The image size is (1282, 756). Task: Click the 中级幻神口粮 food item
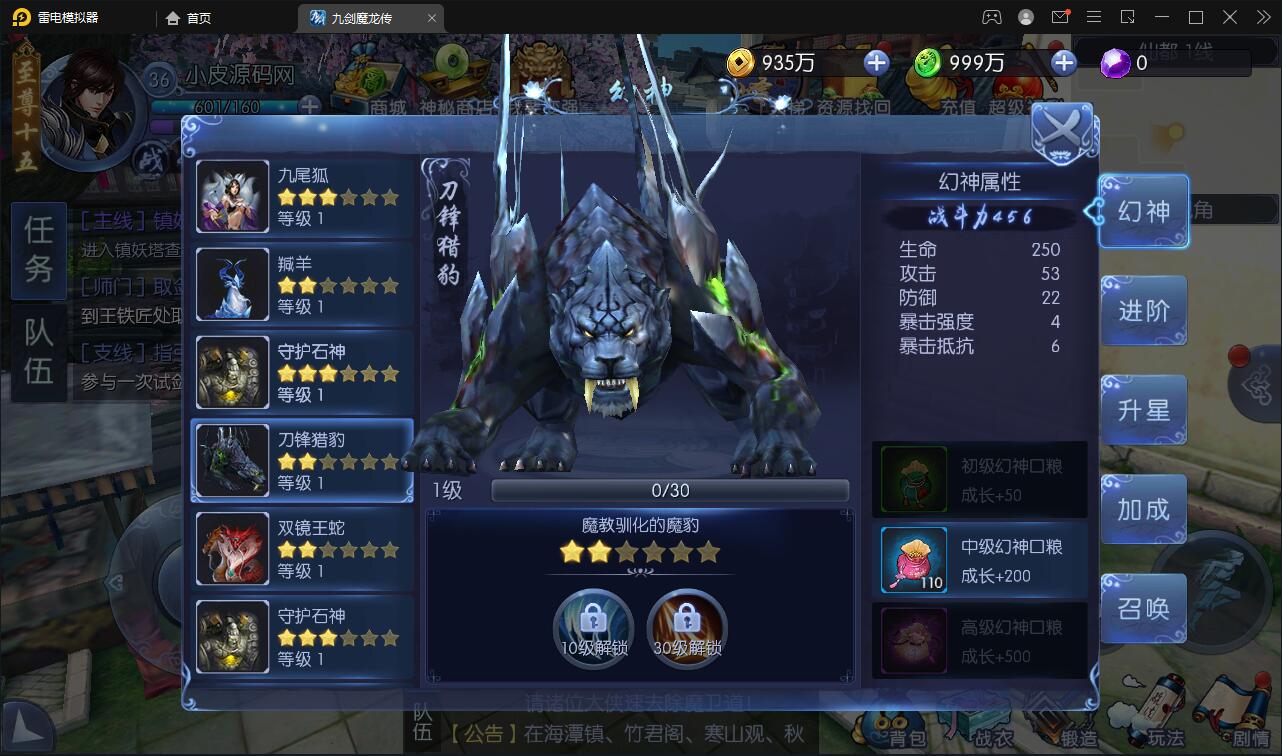(978, 558)
